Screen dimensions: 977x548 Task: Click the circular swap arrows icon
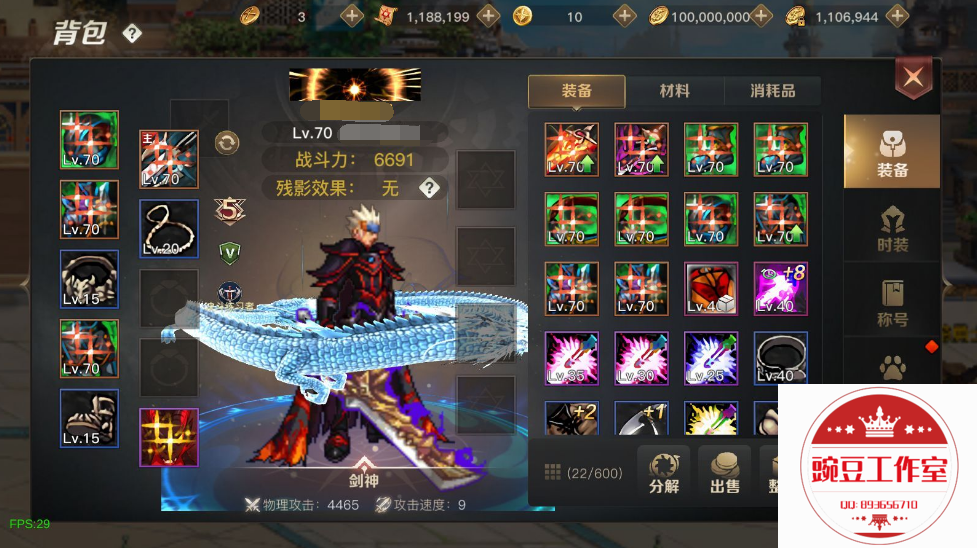pos(227,143)
